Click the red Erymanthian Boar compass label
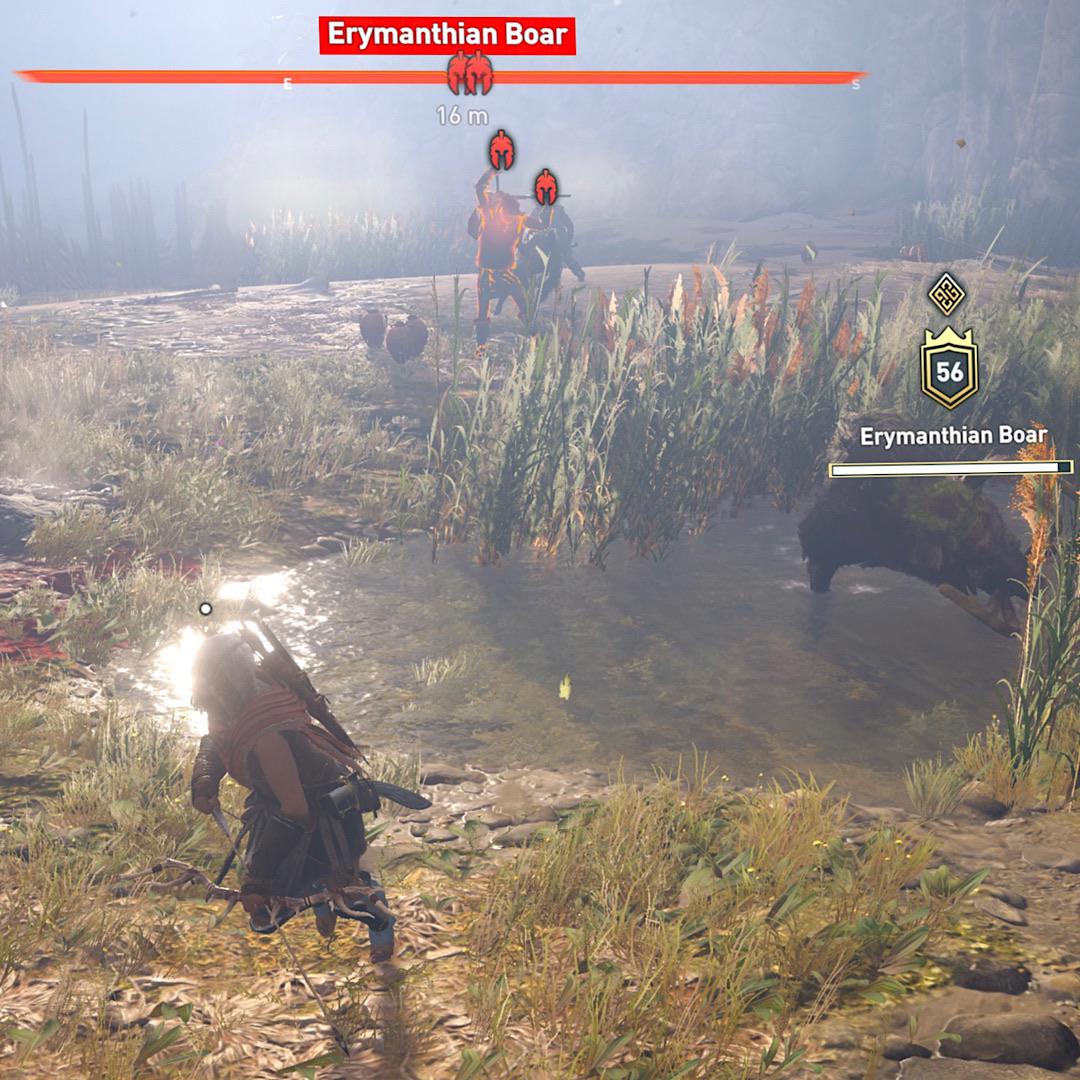Image resolution: width=1080 pixels, height=1080 pixels. point(447,36)
